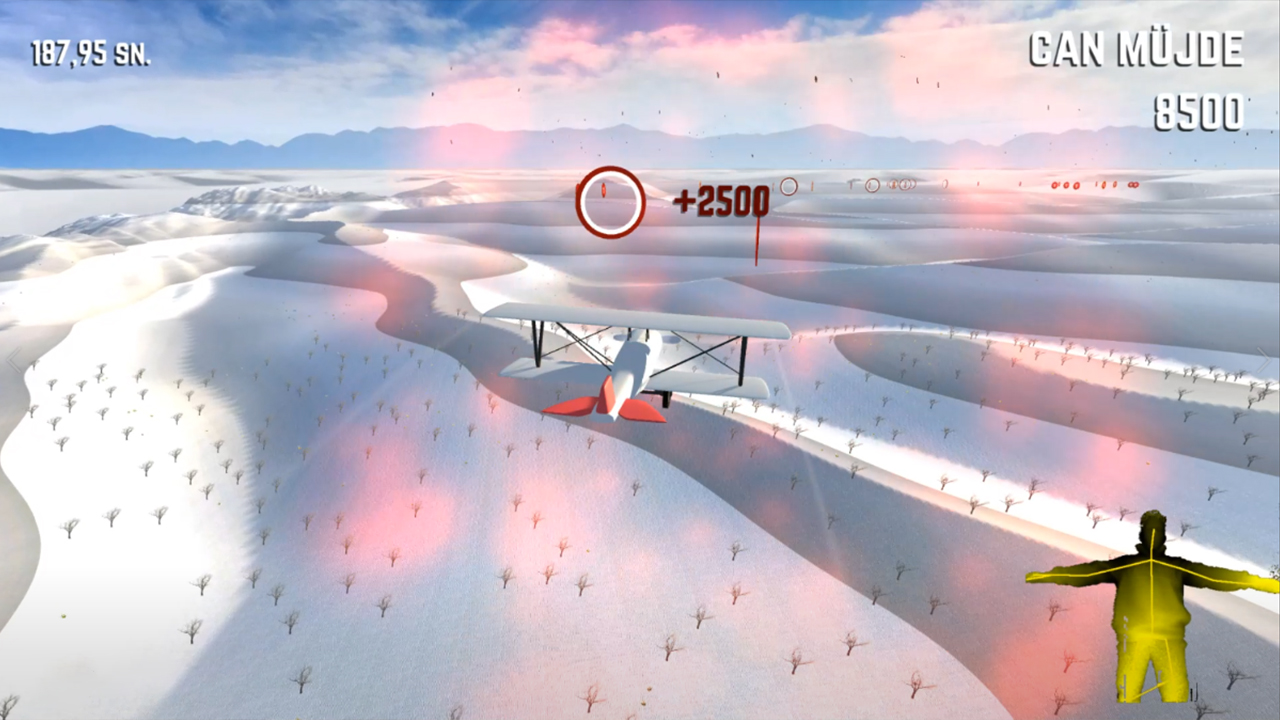The image size is (1280, 720).
Task: Advance to the next image using right arrow
Action: pyautogui.click(x=1265, y=360)
